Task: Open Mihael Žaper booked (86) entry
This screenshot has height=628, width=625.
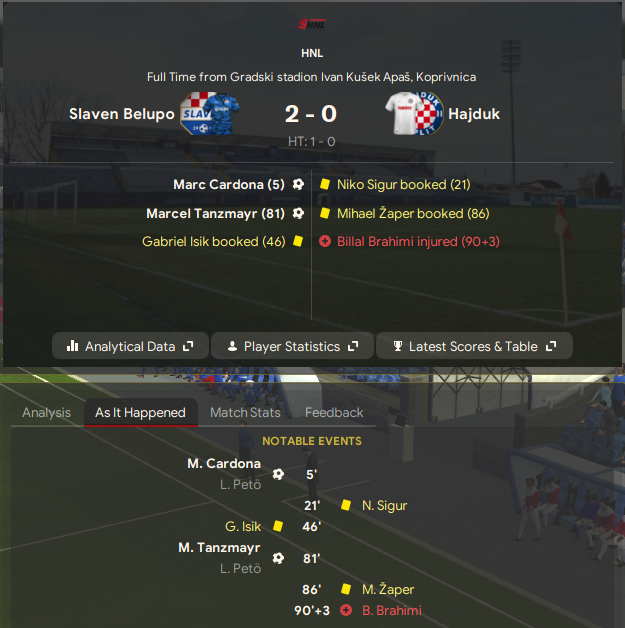Action: pos(413,213)
